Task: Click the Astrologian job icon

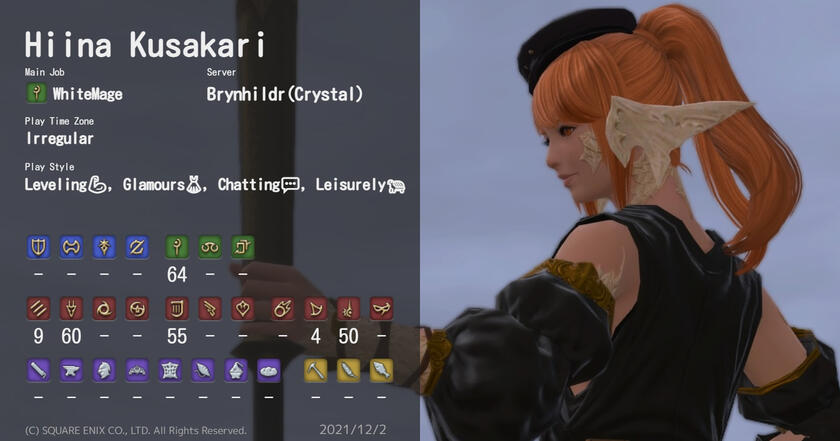Action: click(x=242, y=246)
